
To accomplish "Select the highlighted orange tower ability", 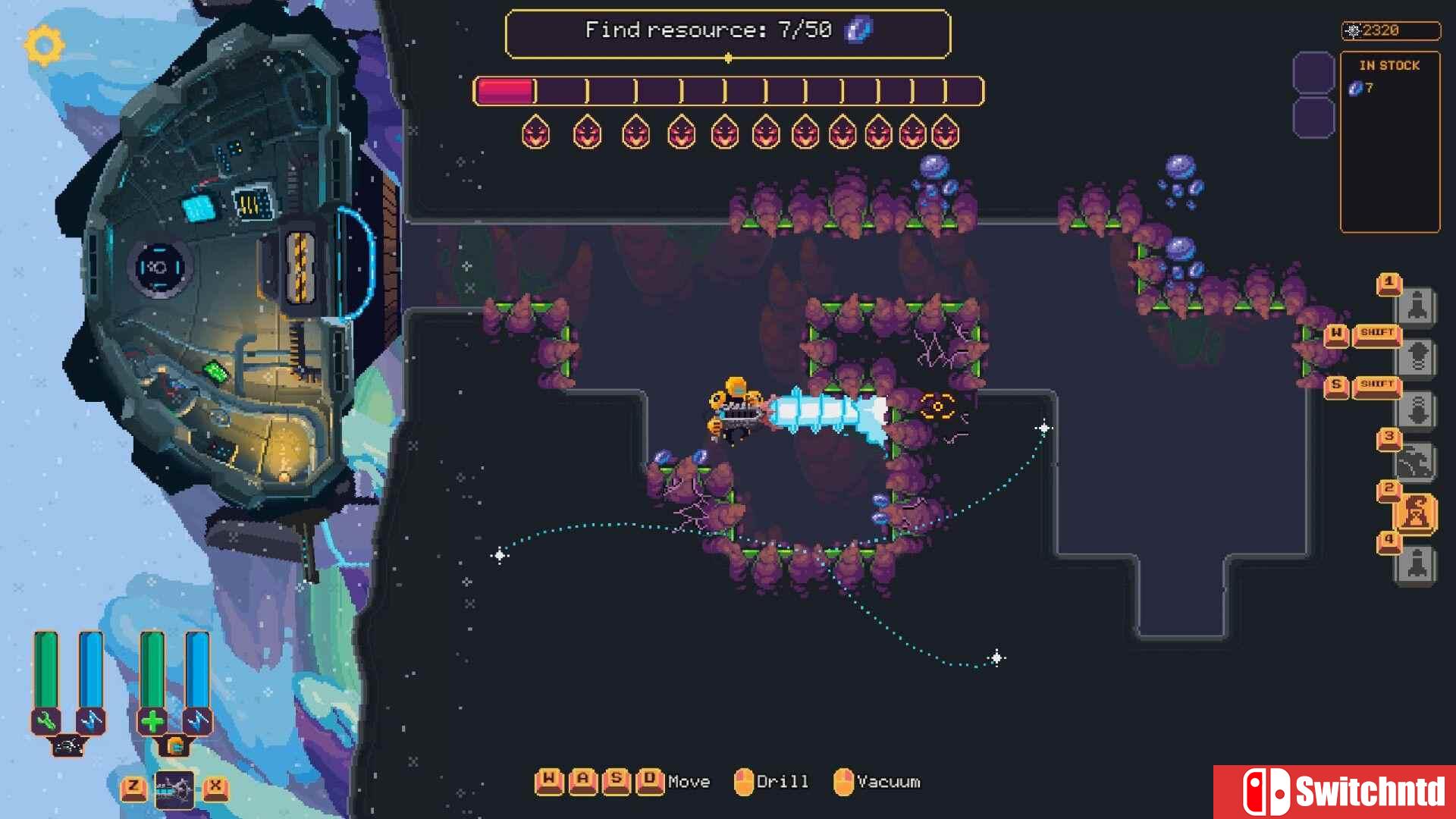I will pos(1415,514).
